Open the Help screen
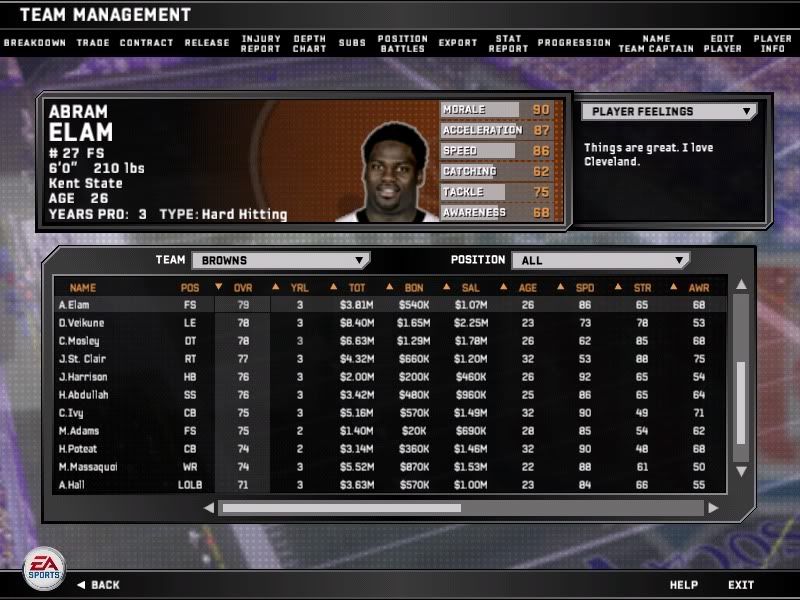 pyautogui.click(x=684, y=585)
